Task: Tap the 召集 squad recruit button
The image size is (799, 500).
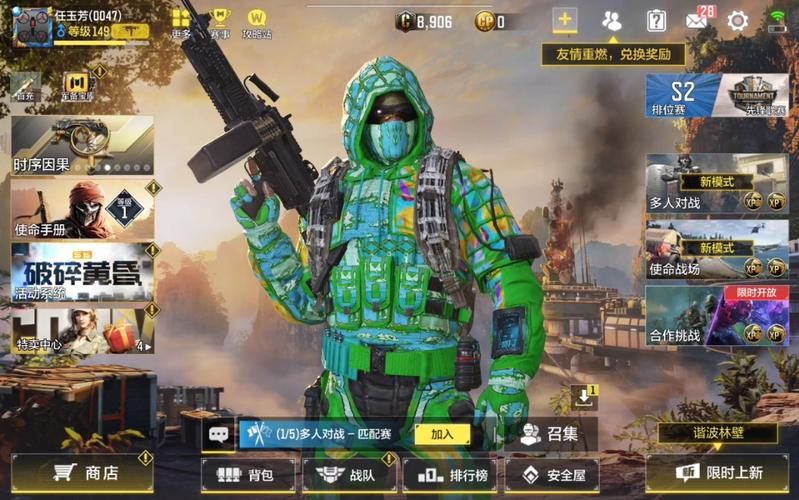Action: (551, 434)
